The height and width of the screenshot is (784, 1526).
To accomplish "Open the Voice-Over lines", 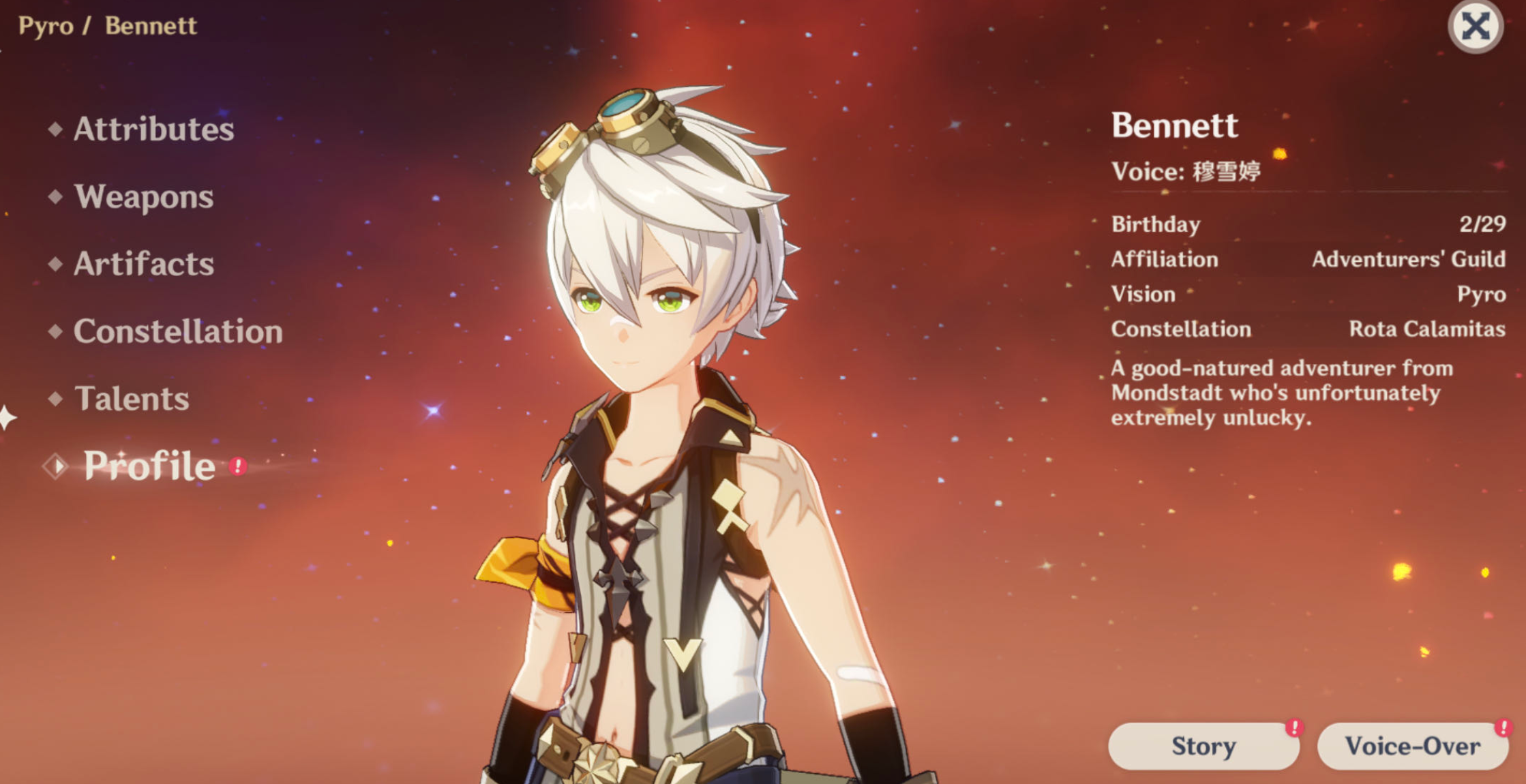I will pyautogui.click(x=1413, y=746).
